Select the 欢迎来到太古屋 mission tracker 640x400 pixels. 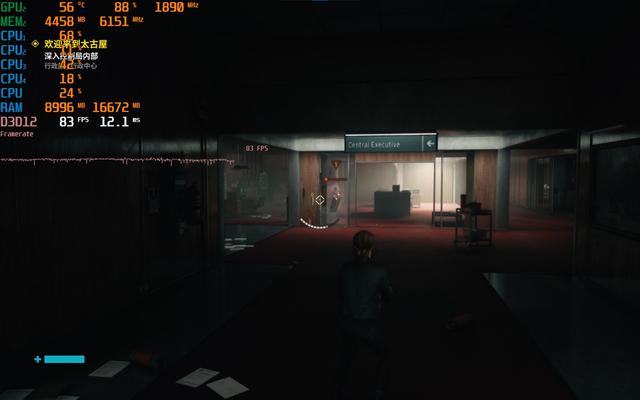tap(75, 44)
